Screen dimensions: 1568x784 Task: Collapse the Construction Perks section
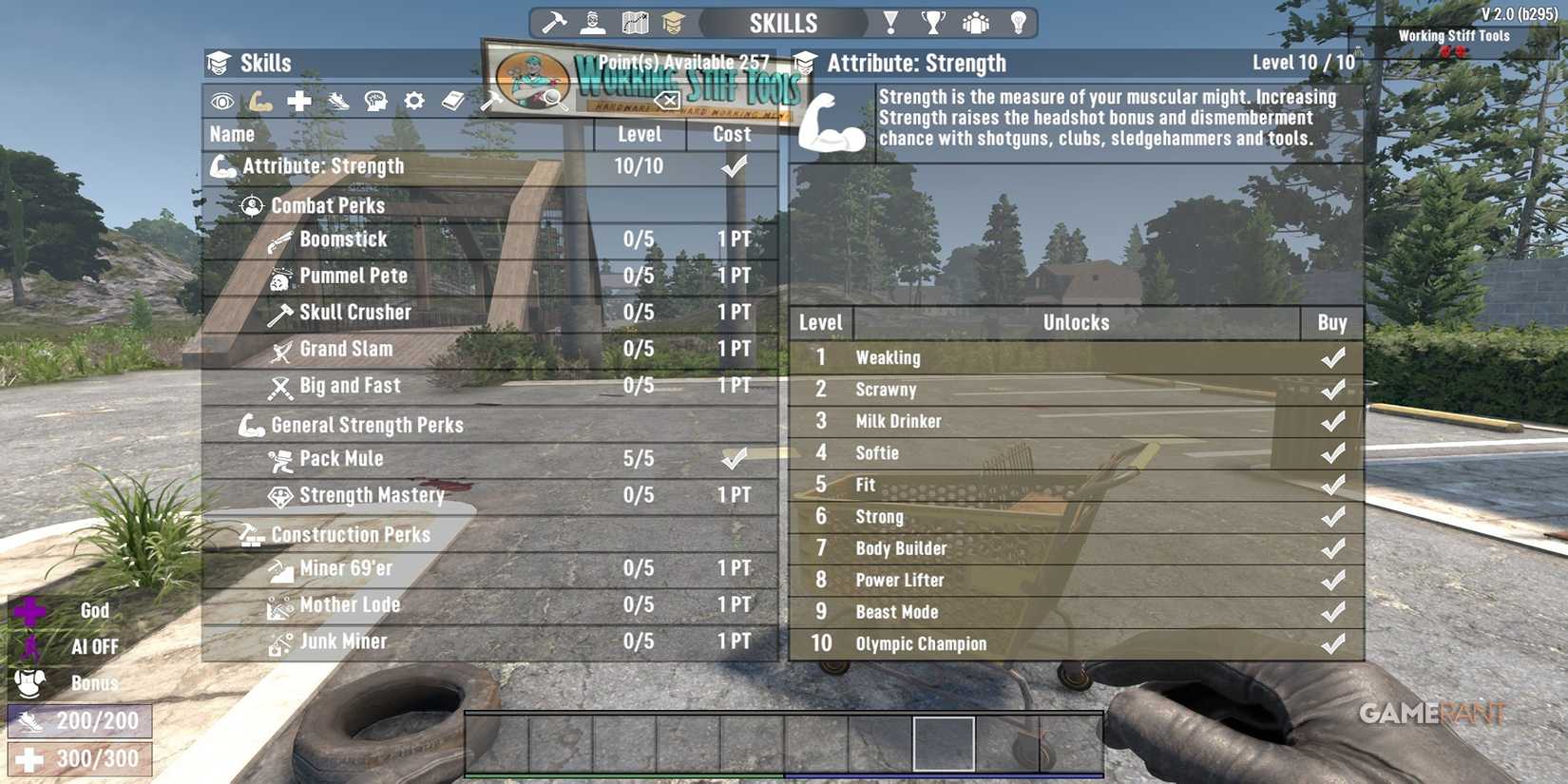point(350,534)
